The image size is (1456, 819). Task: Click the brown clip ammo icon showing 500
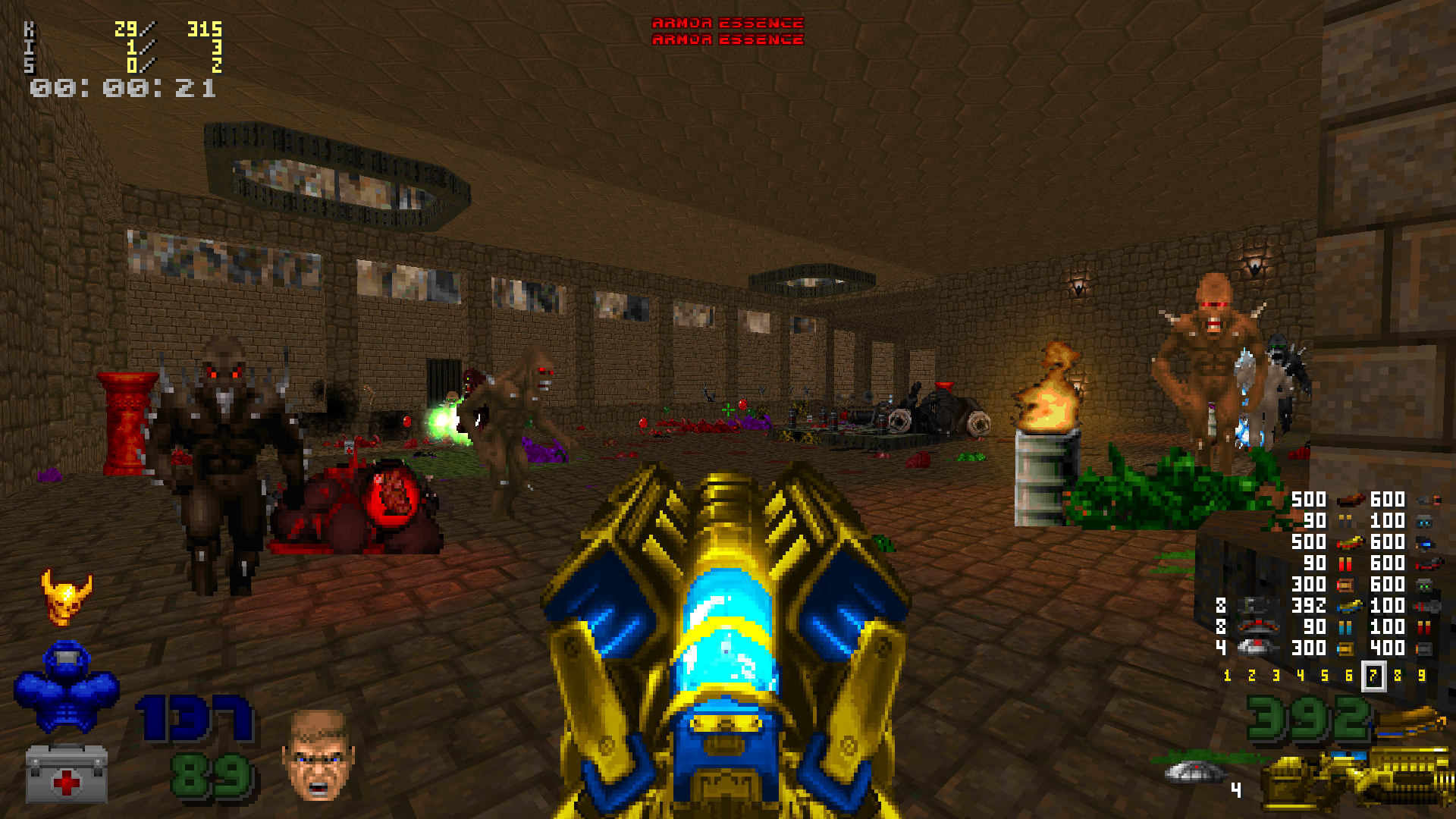pyautogui.click(x=1349, y=501)
